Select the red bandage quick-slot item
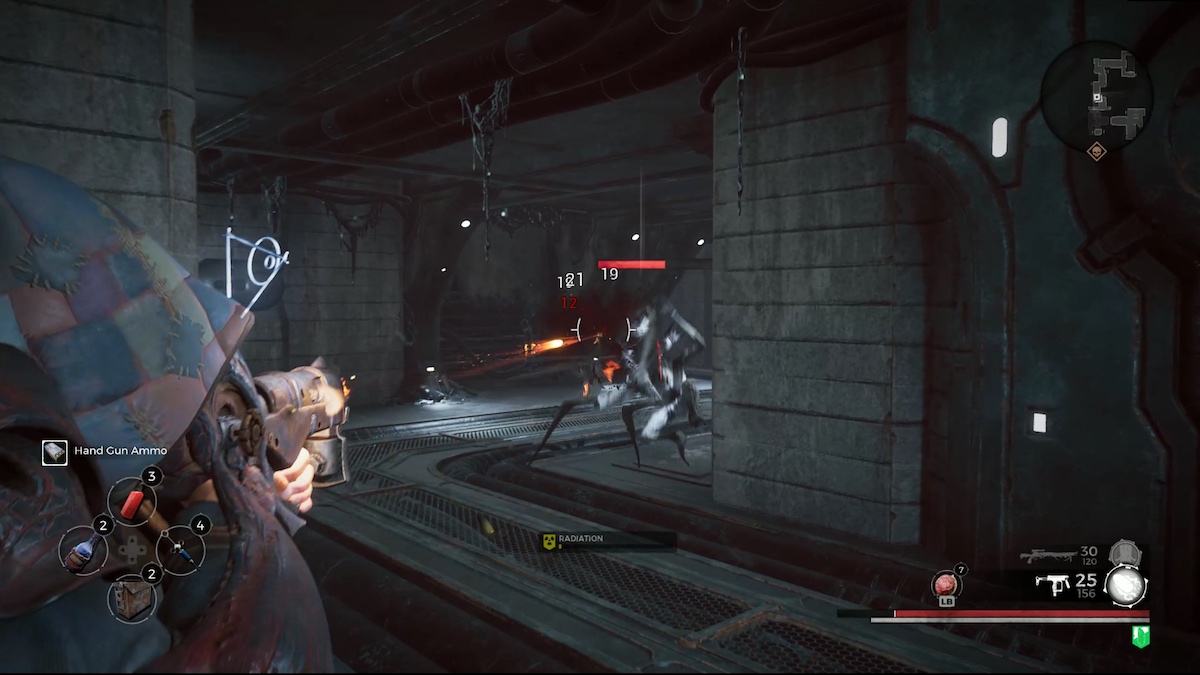 click(x=131, y=499)
